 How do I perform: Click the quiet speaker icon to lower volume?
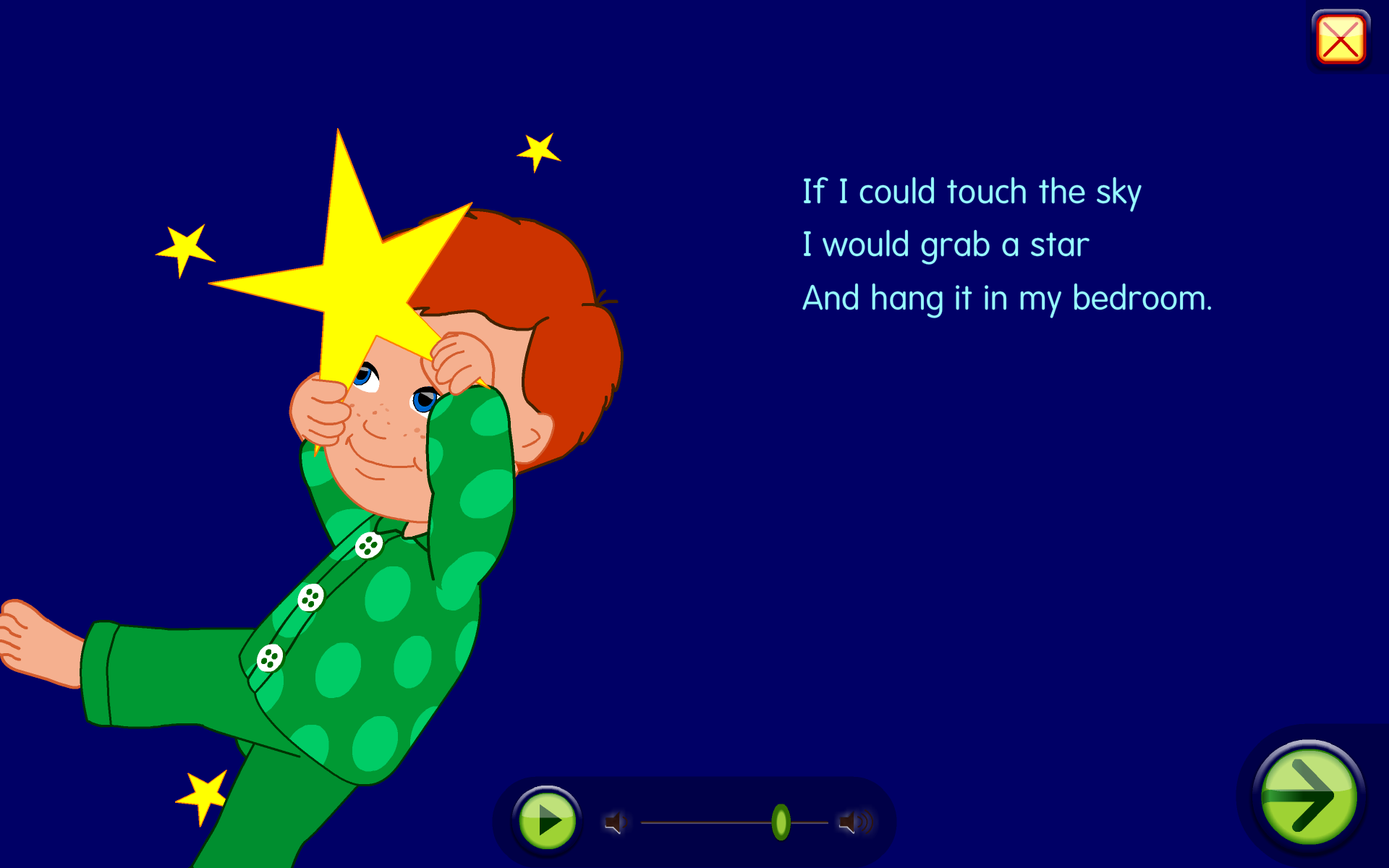(x=616, y=821)
